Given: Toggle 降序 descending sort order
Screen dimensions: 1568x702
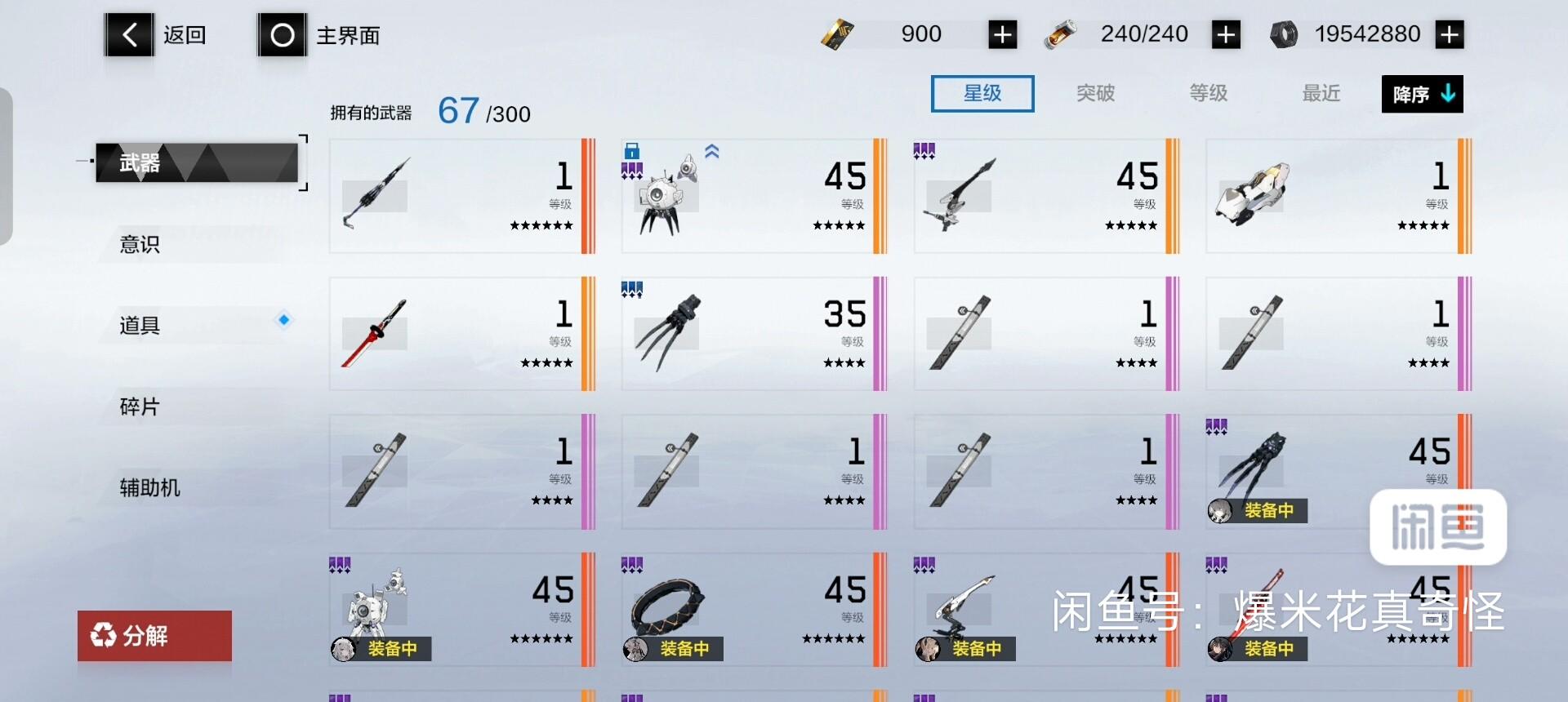Looking at the screenshot, I should click(x=1421, y=94).
